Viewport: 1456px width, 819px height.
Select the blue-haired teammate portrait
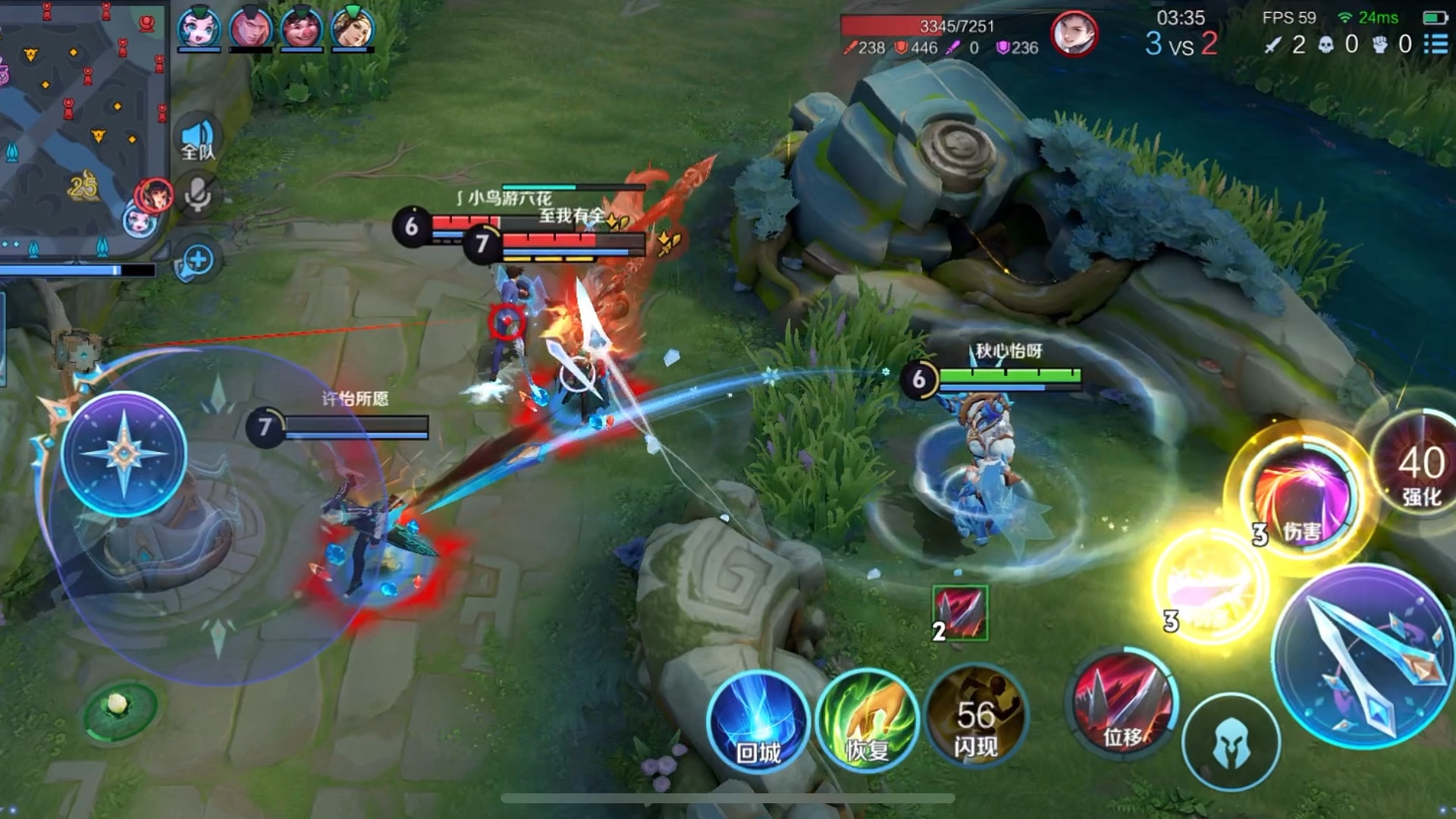[199, 27]
